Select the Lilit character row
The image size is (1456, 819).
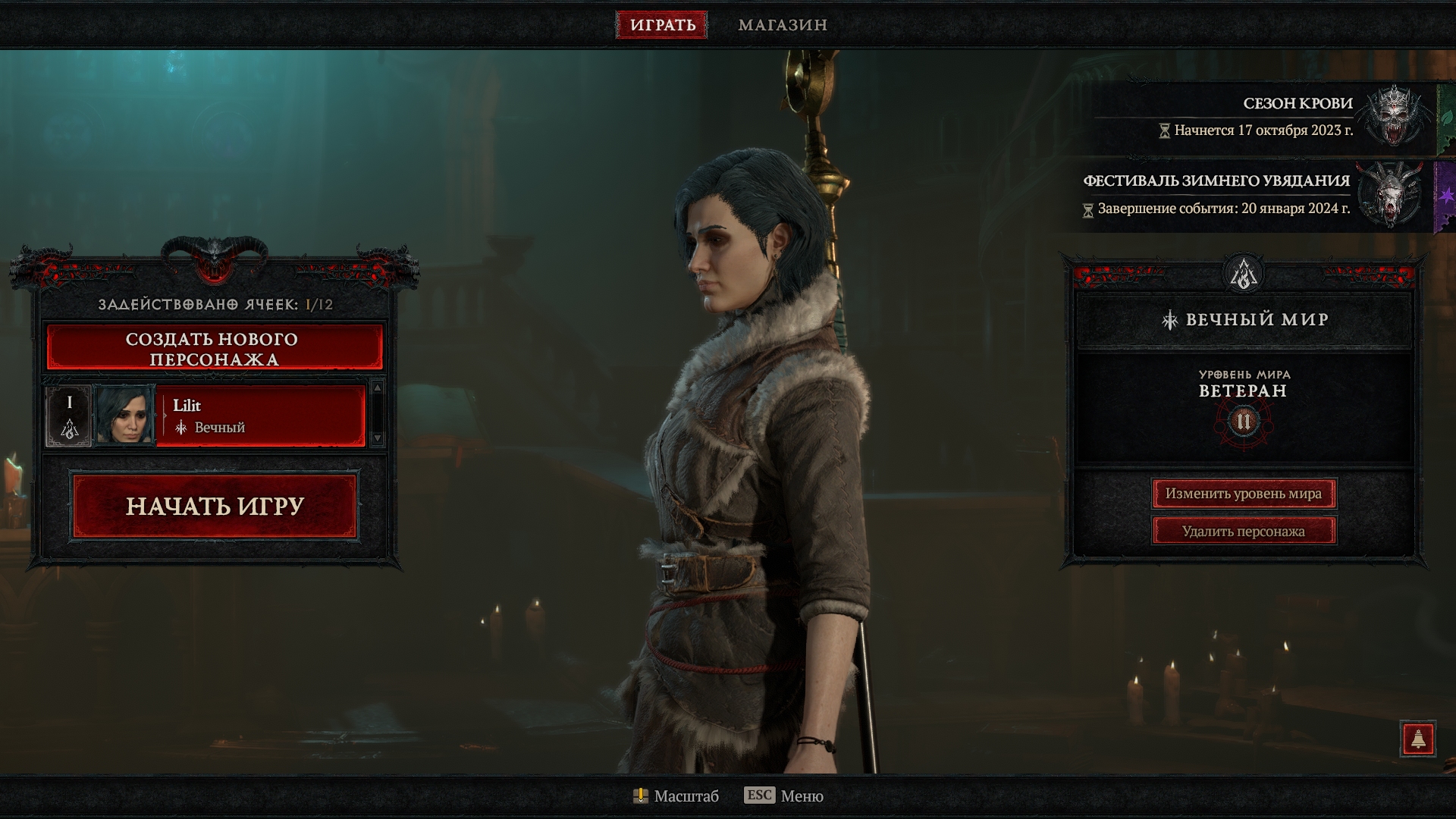[259, 416]
